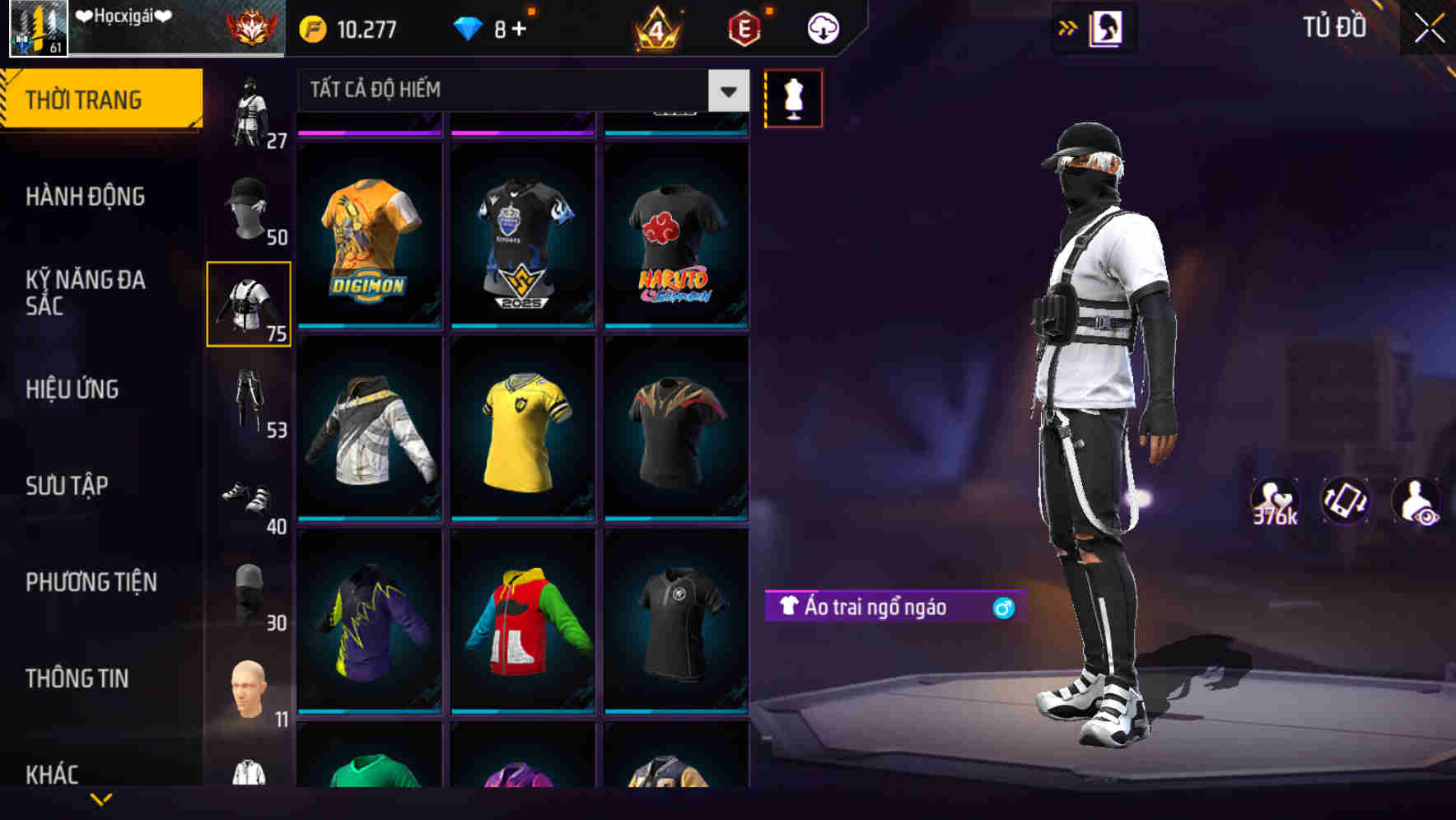Screen dimensions: 1456x820
Task: Toggle the top clothing category with 75 items
Action: pos(249,305)
